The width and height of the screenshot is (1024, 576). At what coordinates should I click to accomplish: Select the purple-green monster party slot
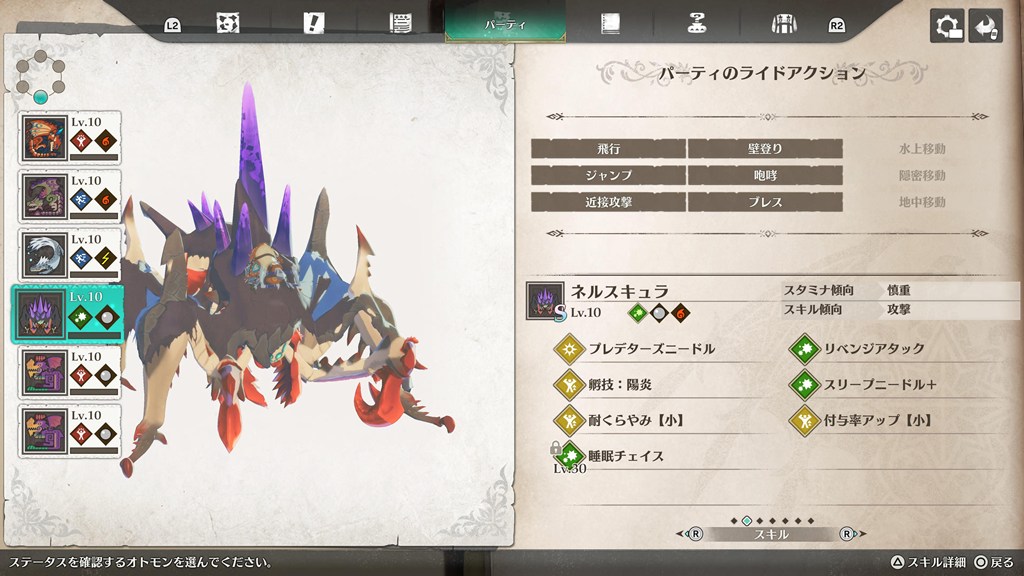[x=70, y=197]
